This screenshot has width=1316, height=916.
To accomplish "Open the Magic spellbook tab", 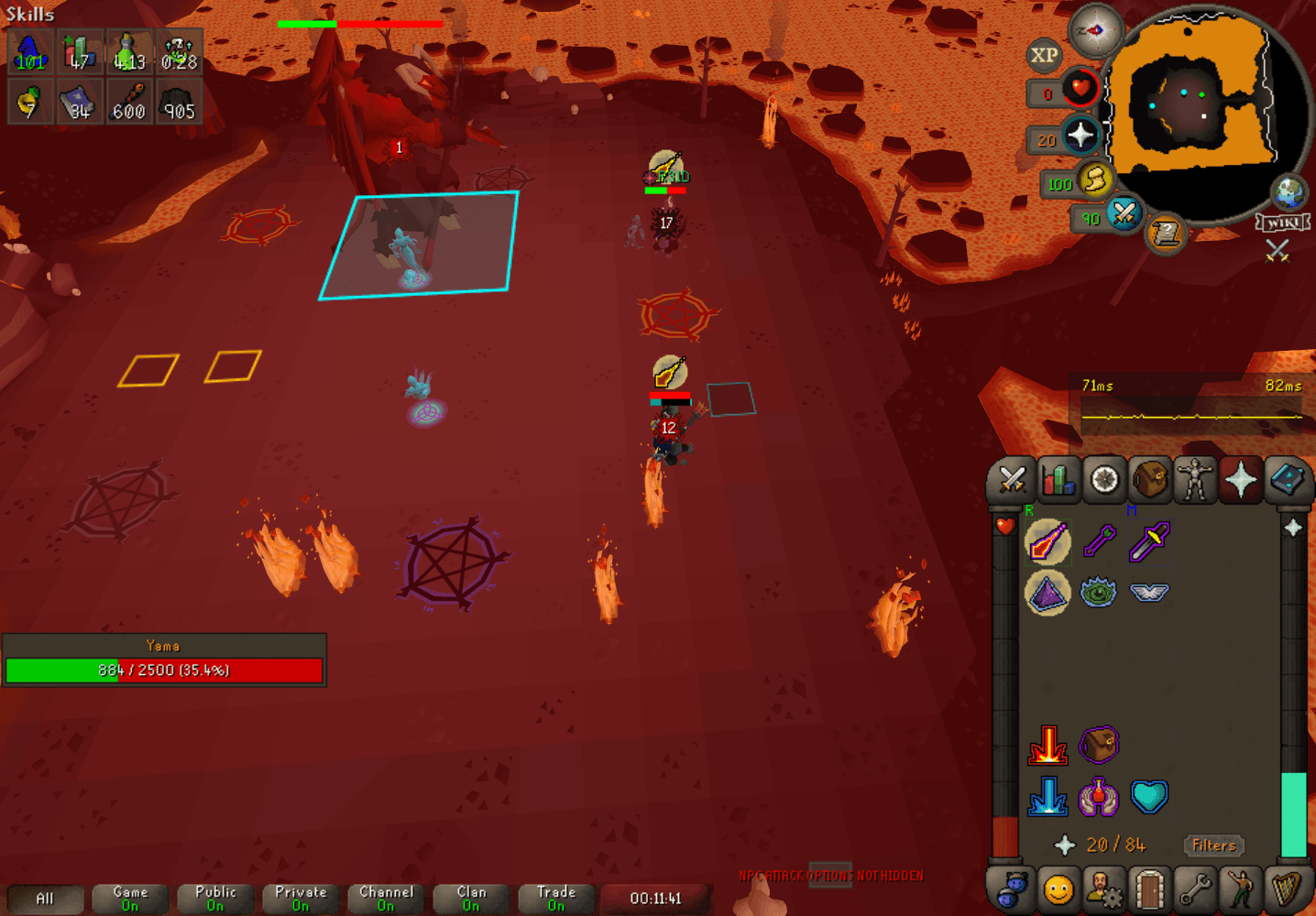I will [1289, 478].
